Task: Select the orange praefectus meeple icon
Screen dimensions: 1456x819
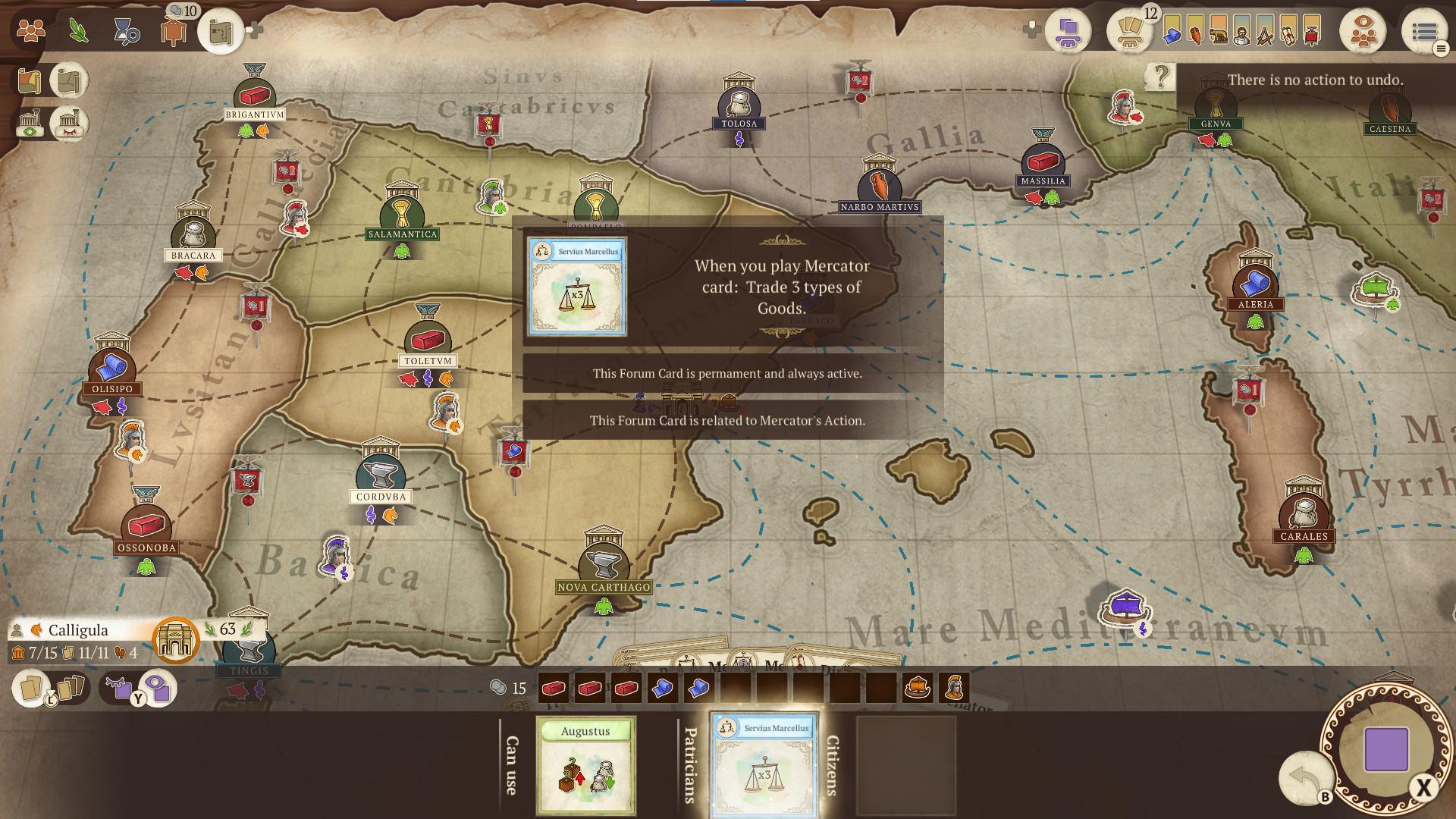Action: pyautogui.click(x=173, y=31)
